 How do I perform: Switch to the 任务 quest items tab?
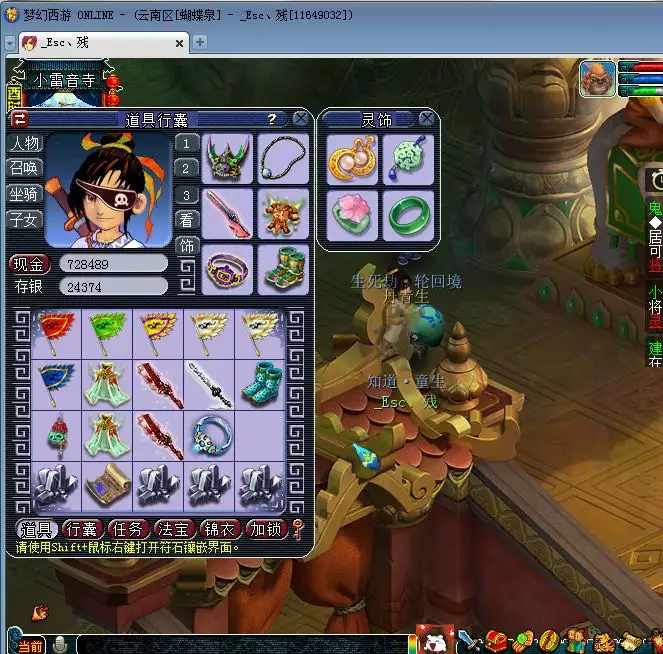[128, 529]
